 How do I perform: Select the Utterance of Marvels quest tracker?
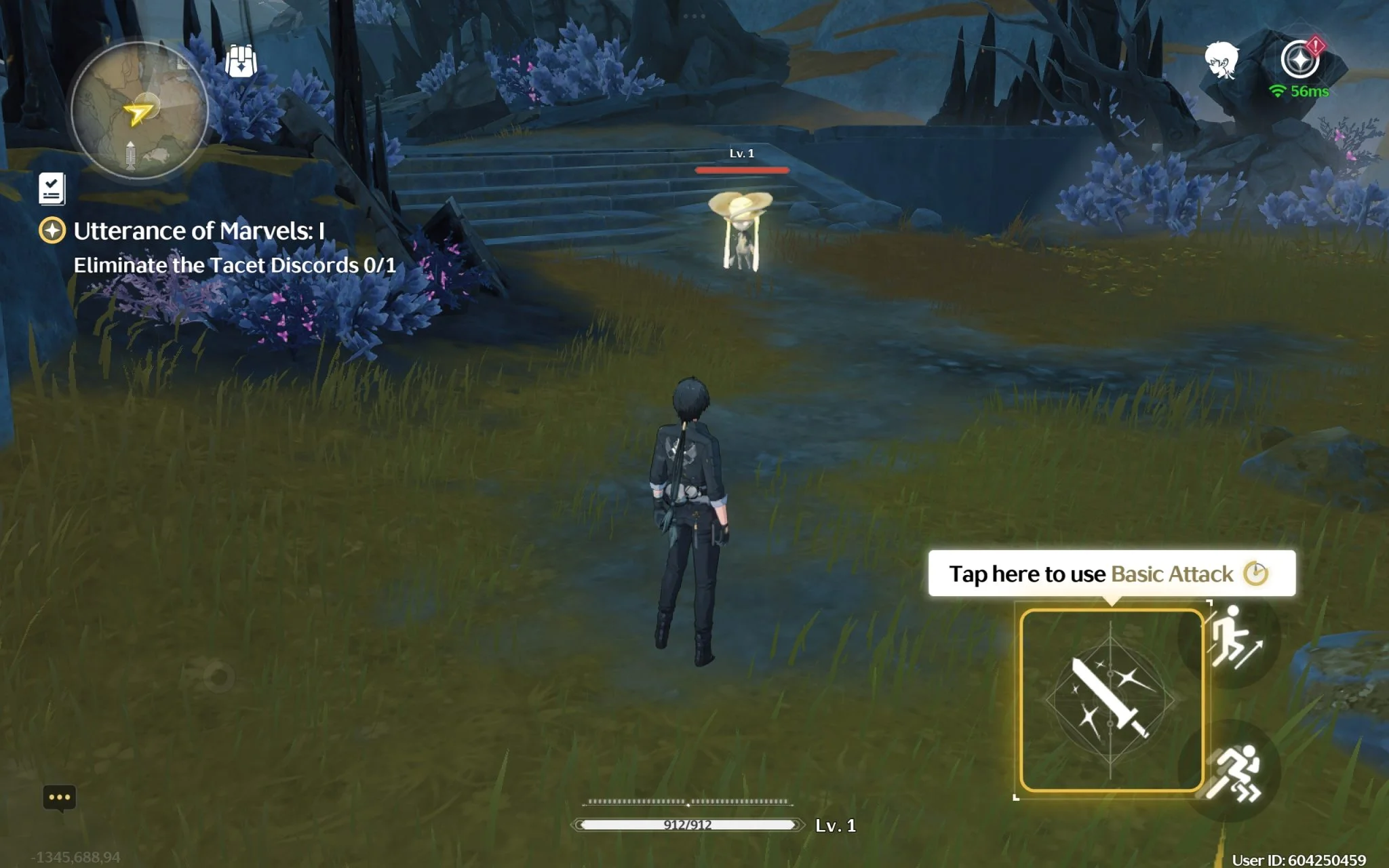[198, 231]
